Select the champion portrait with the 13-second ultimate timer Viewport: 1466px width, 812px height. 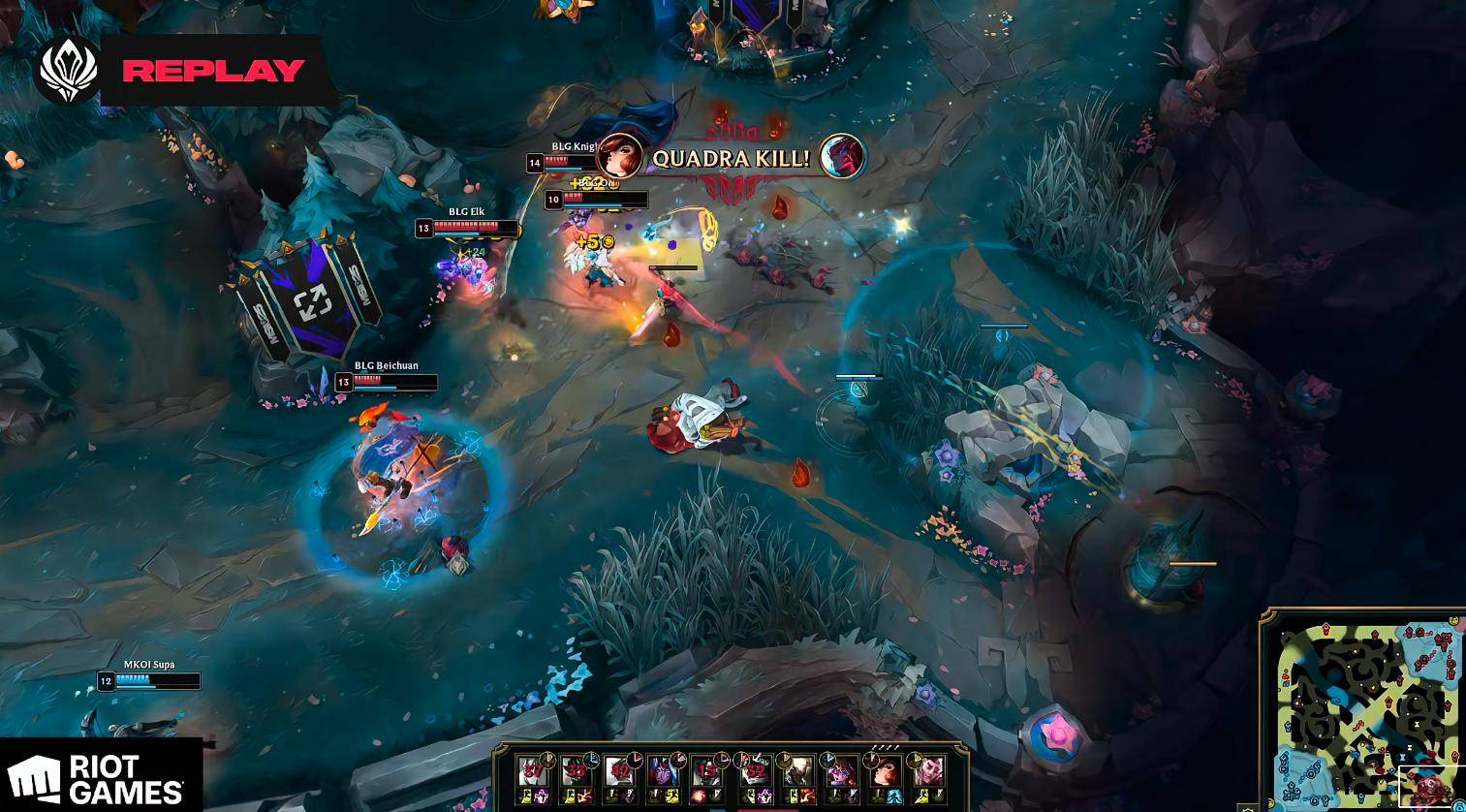coord(710,770)
